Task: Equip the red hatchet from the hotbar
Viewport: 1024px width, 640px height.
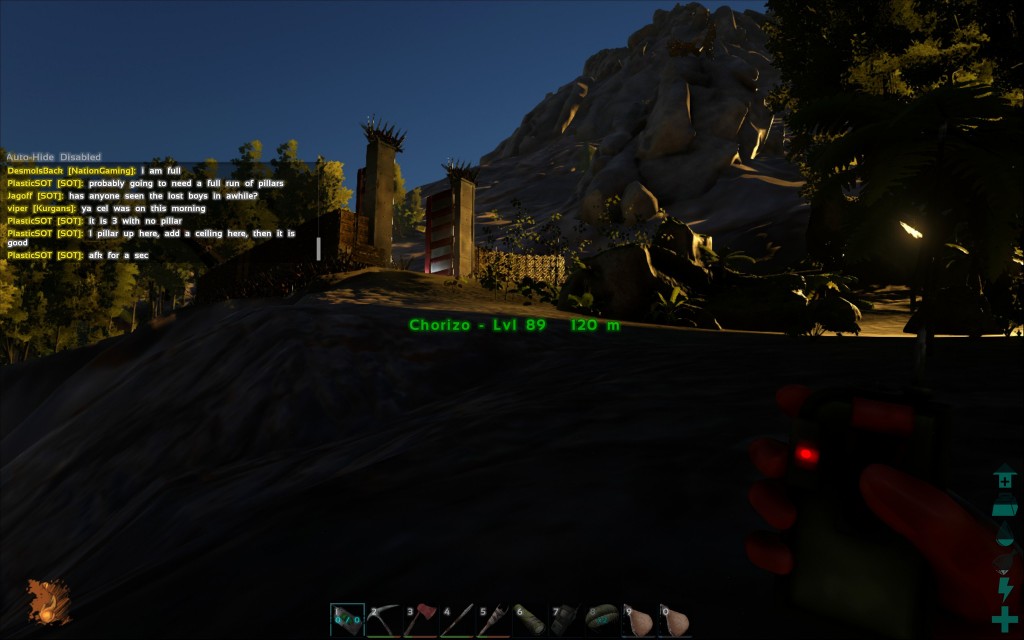Action: (420, 621)
